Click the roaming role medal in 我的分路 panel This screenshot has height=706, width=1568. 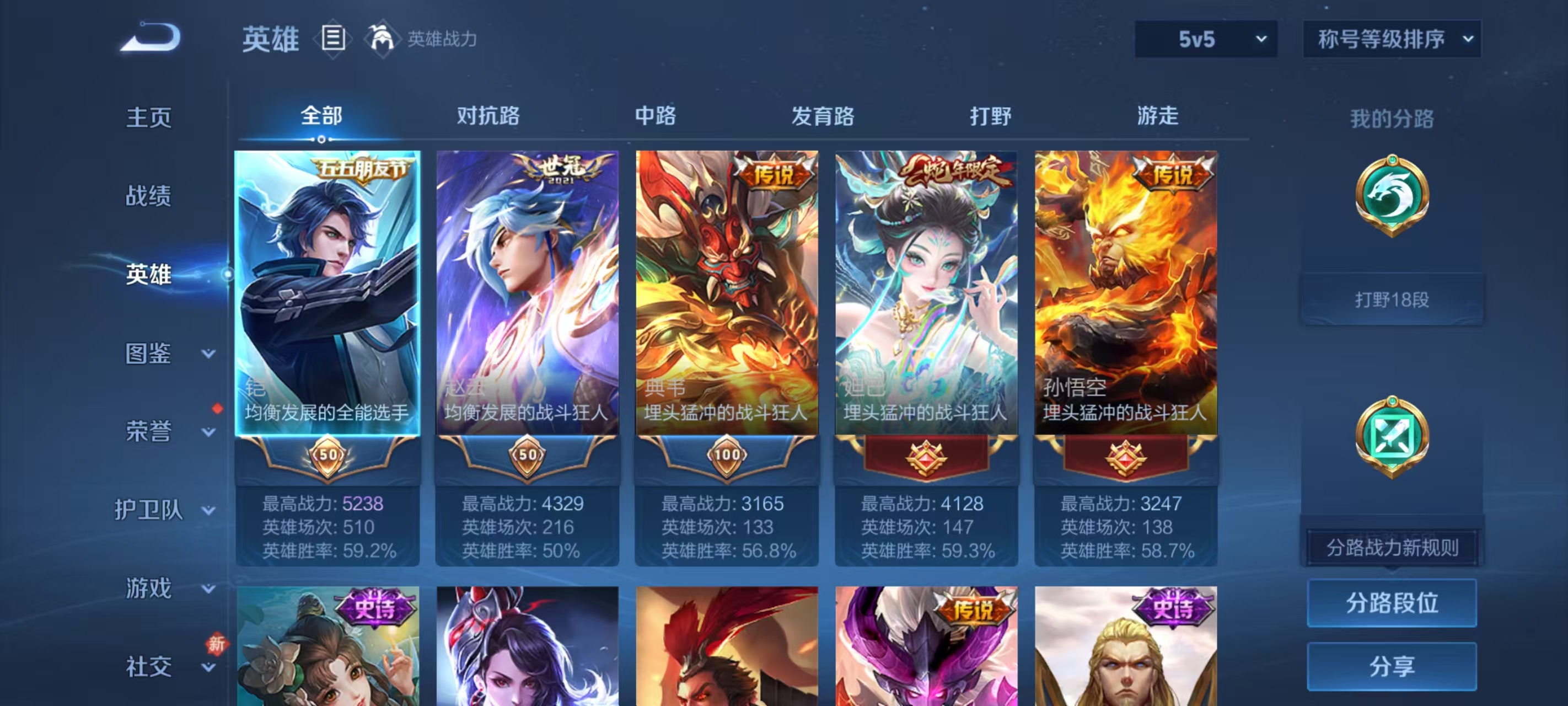click(x=1394, y=438)
